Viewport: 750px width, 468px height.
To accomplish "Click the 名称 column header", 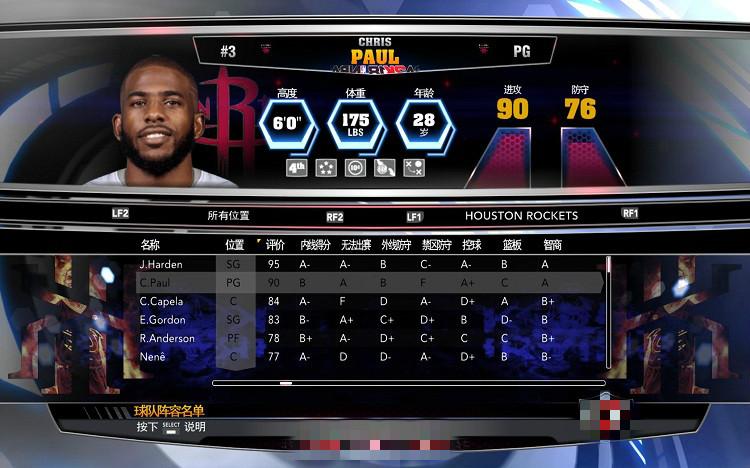I will click(x=150, y=244).
